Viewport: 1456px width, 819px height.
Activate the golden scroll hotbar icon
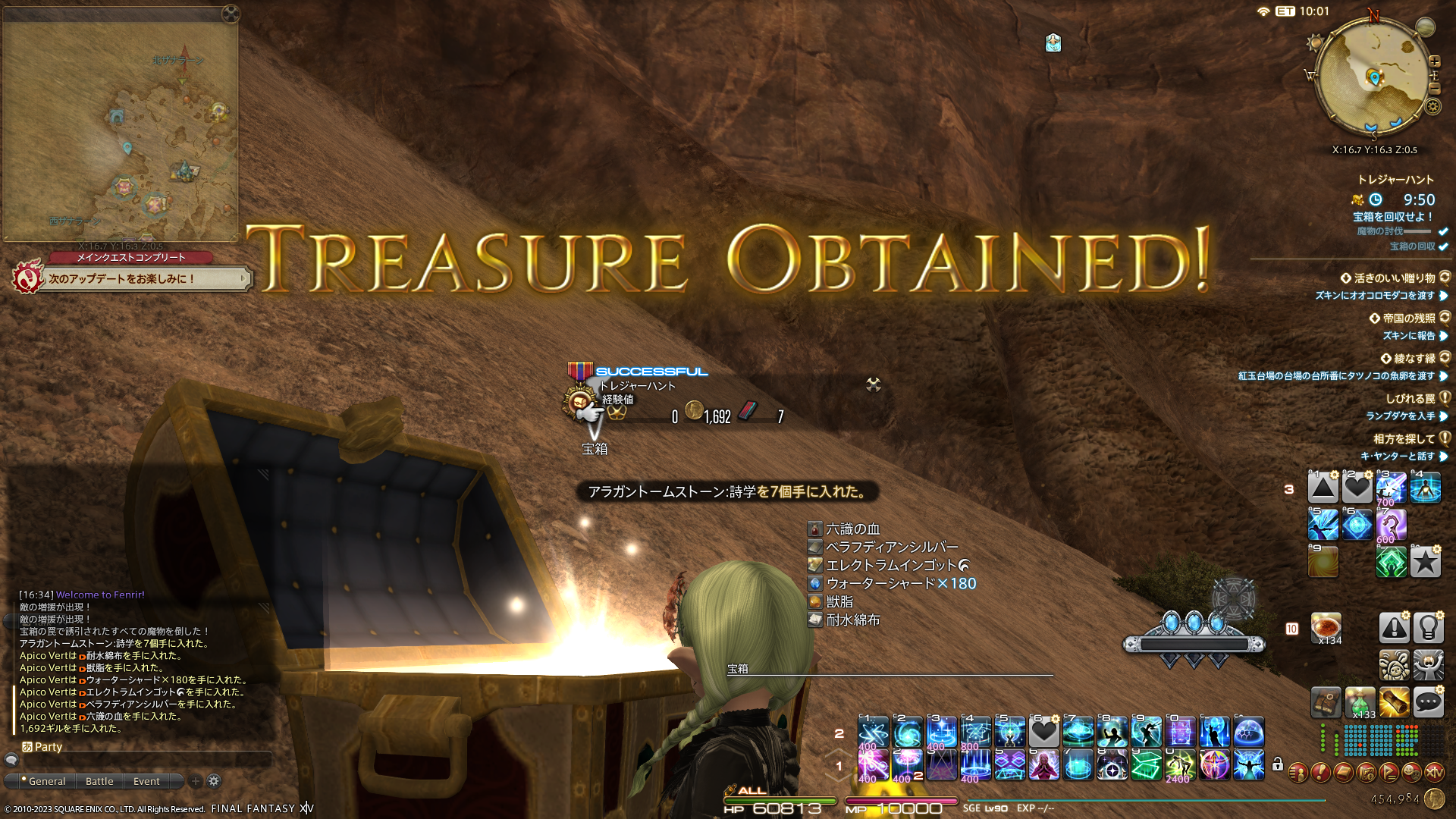[x=1394, y=703]
